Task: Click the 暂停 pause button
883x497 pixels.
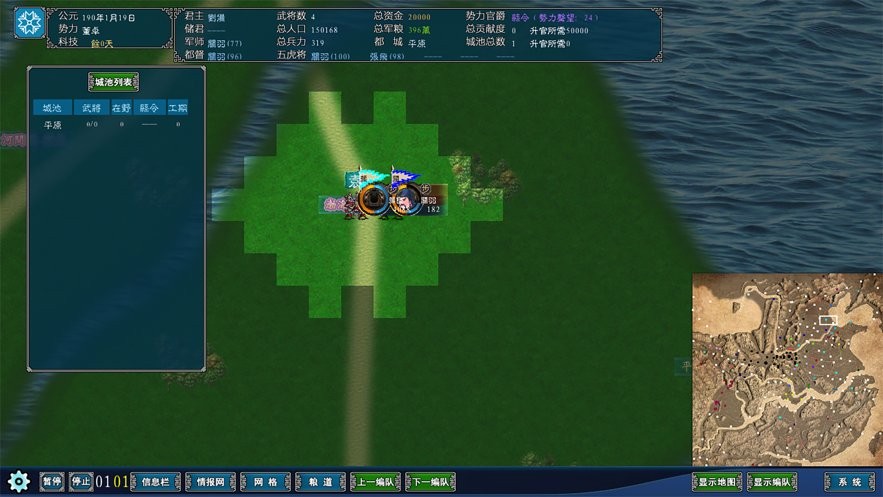Action: point(51,482)
